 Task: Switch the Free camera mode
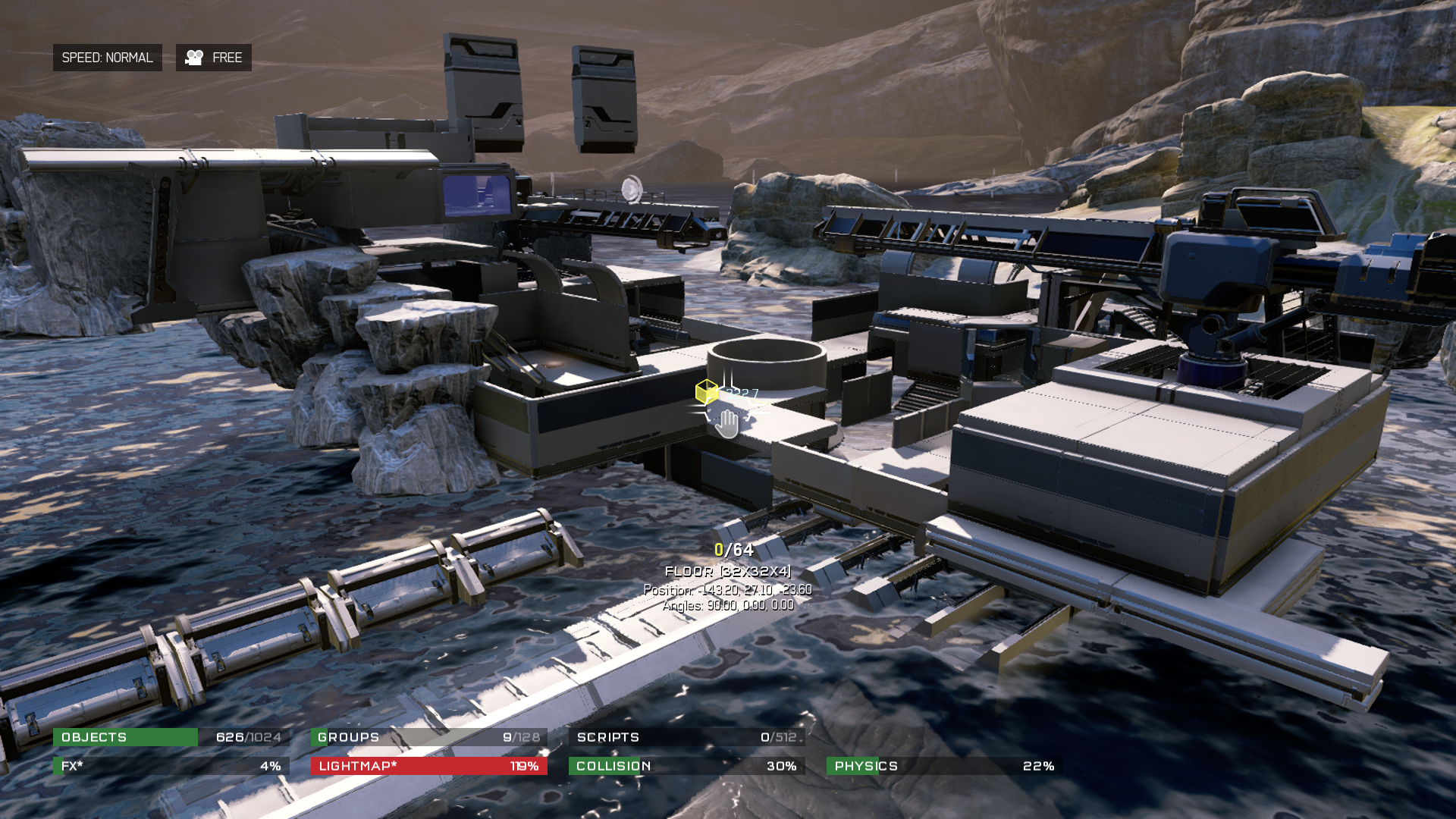tap(214, 58)
